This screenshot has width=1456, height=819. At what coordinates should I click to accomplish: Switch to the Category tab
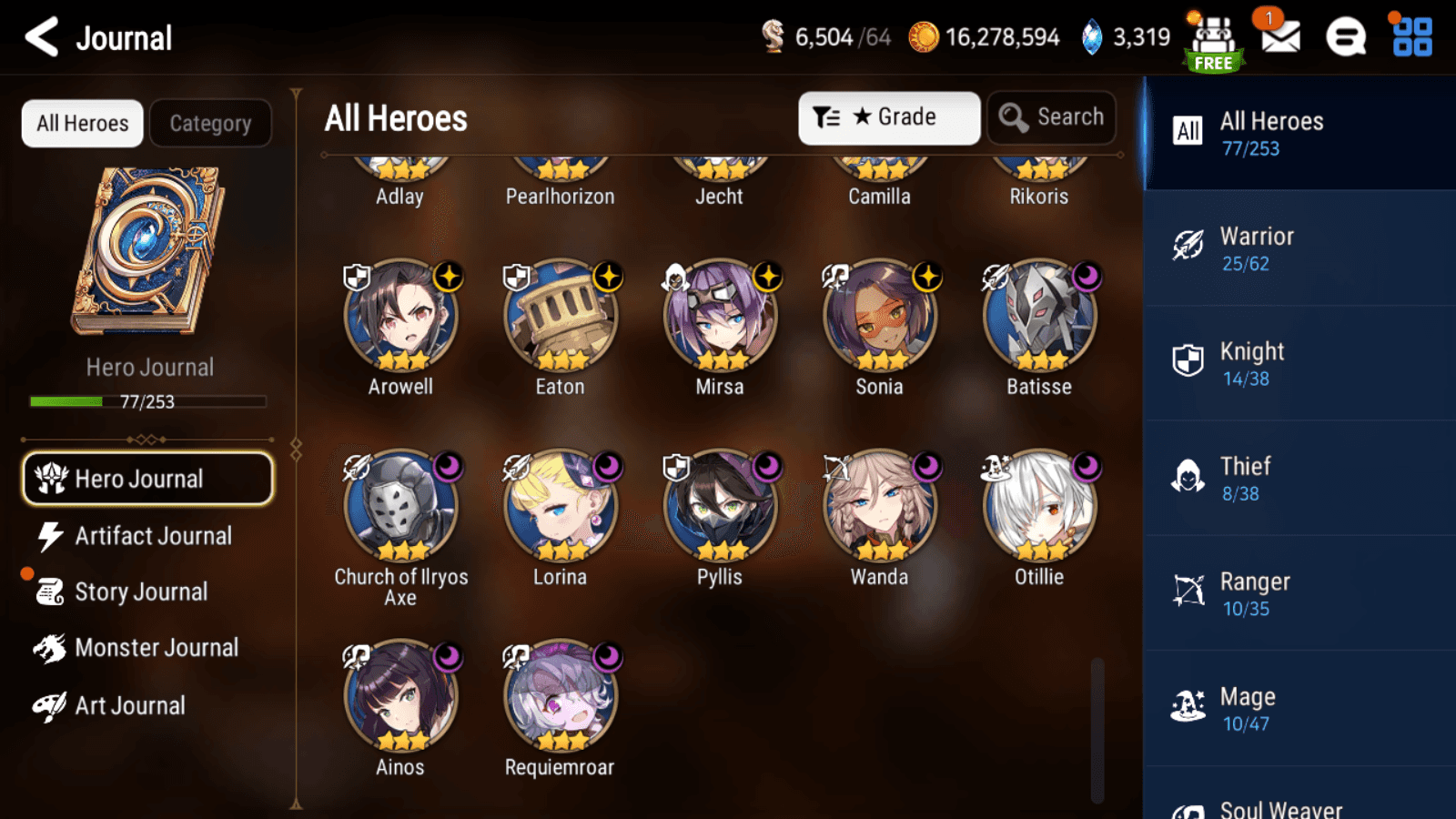point(211,123)
